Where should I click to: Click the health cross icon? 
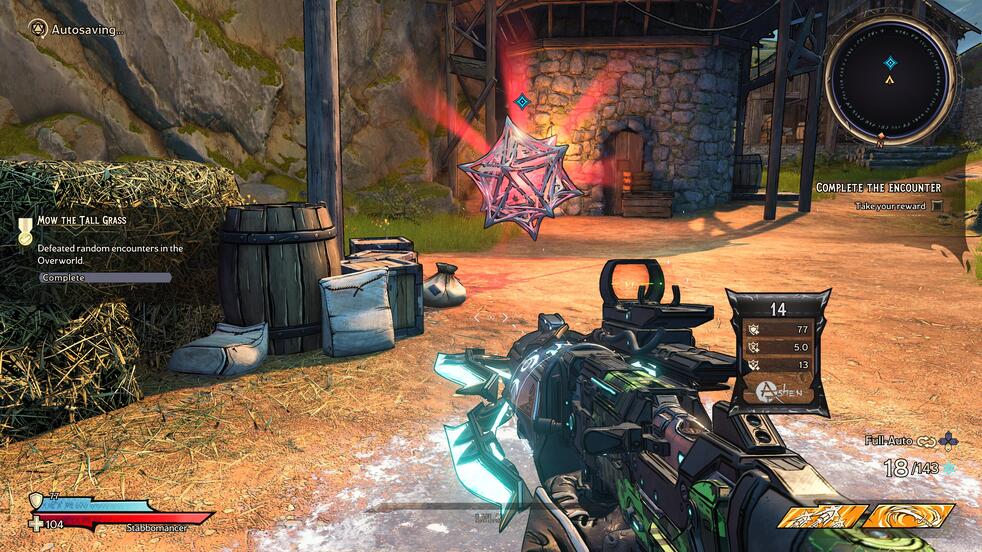click(x=37, y=523)
